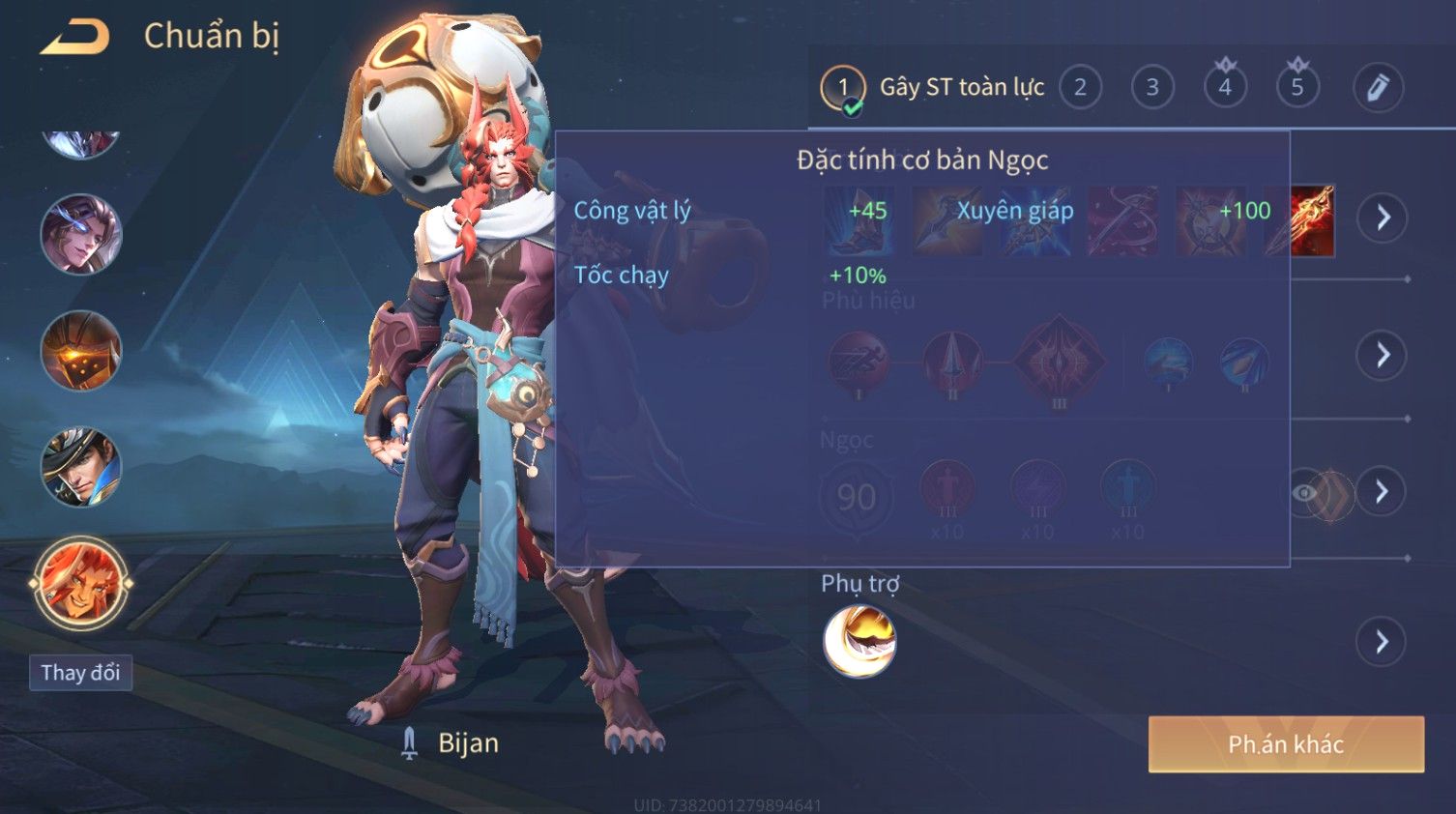Select build preset 1 Gây ST toàn lực
The image size is (1456, 814).
843,88
